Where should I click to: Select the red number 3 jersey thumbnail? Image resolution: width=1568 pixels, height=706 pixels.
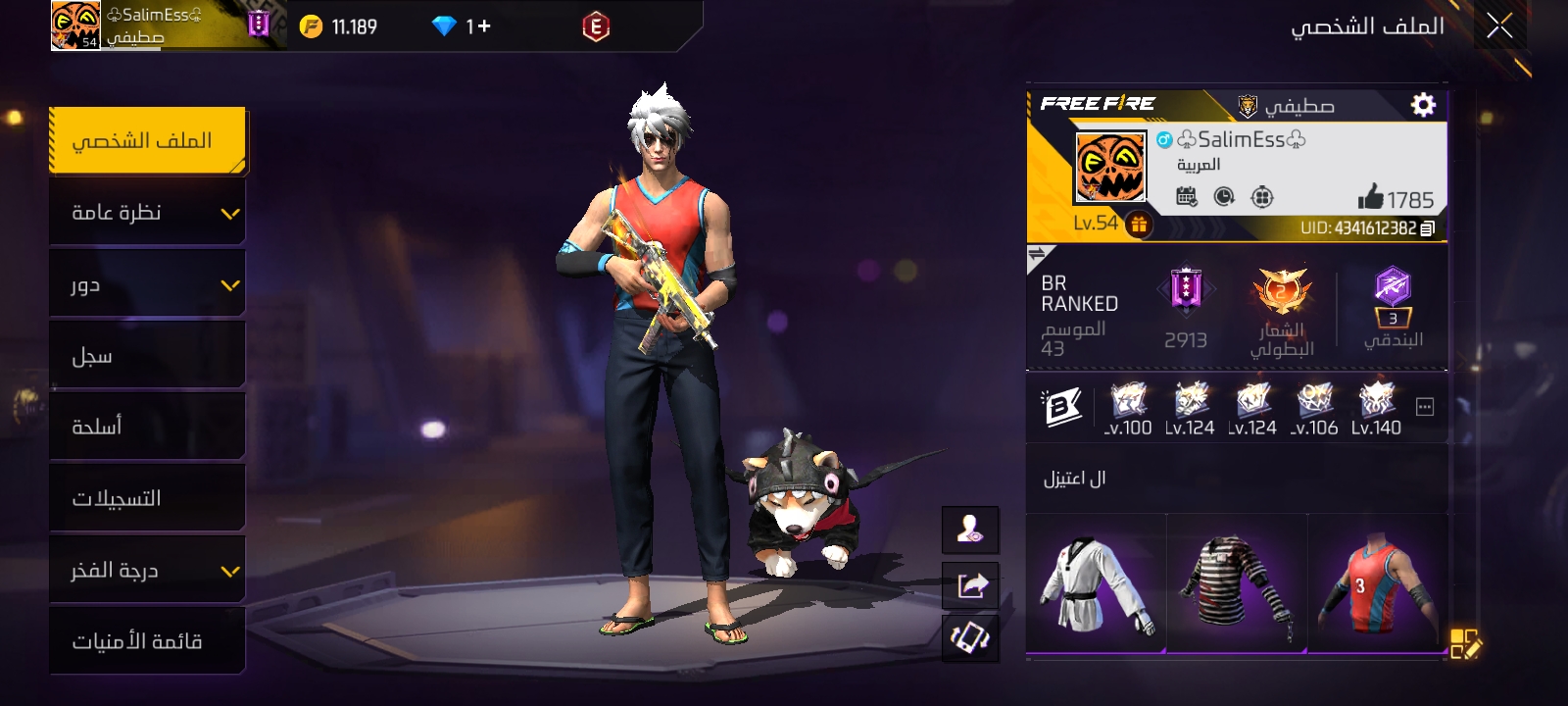[1377, 583]
